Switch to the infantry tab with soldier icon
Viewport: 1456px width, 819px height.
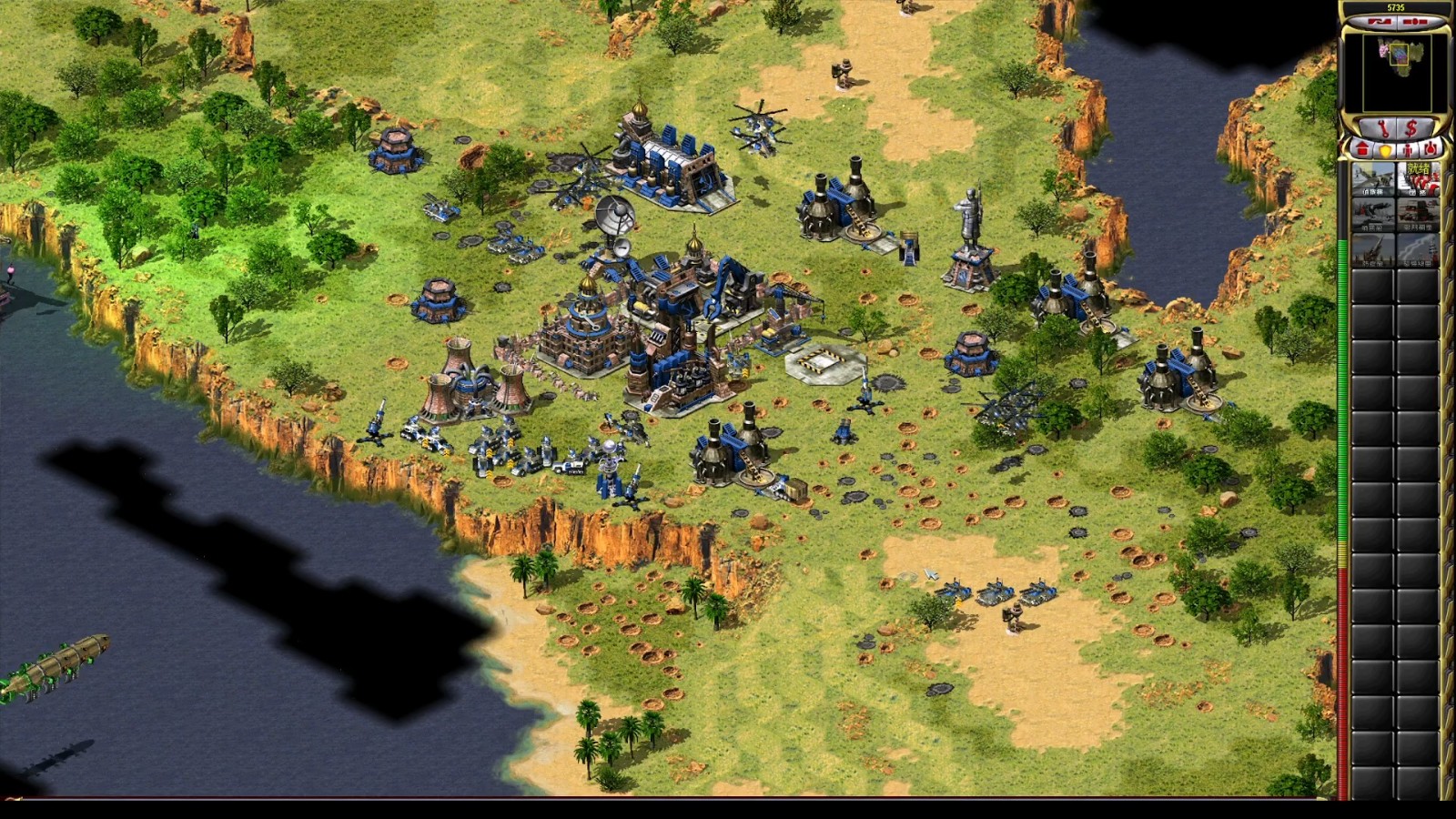click(1408, 148)
